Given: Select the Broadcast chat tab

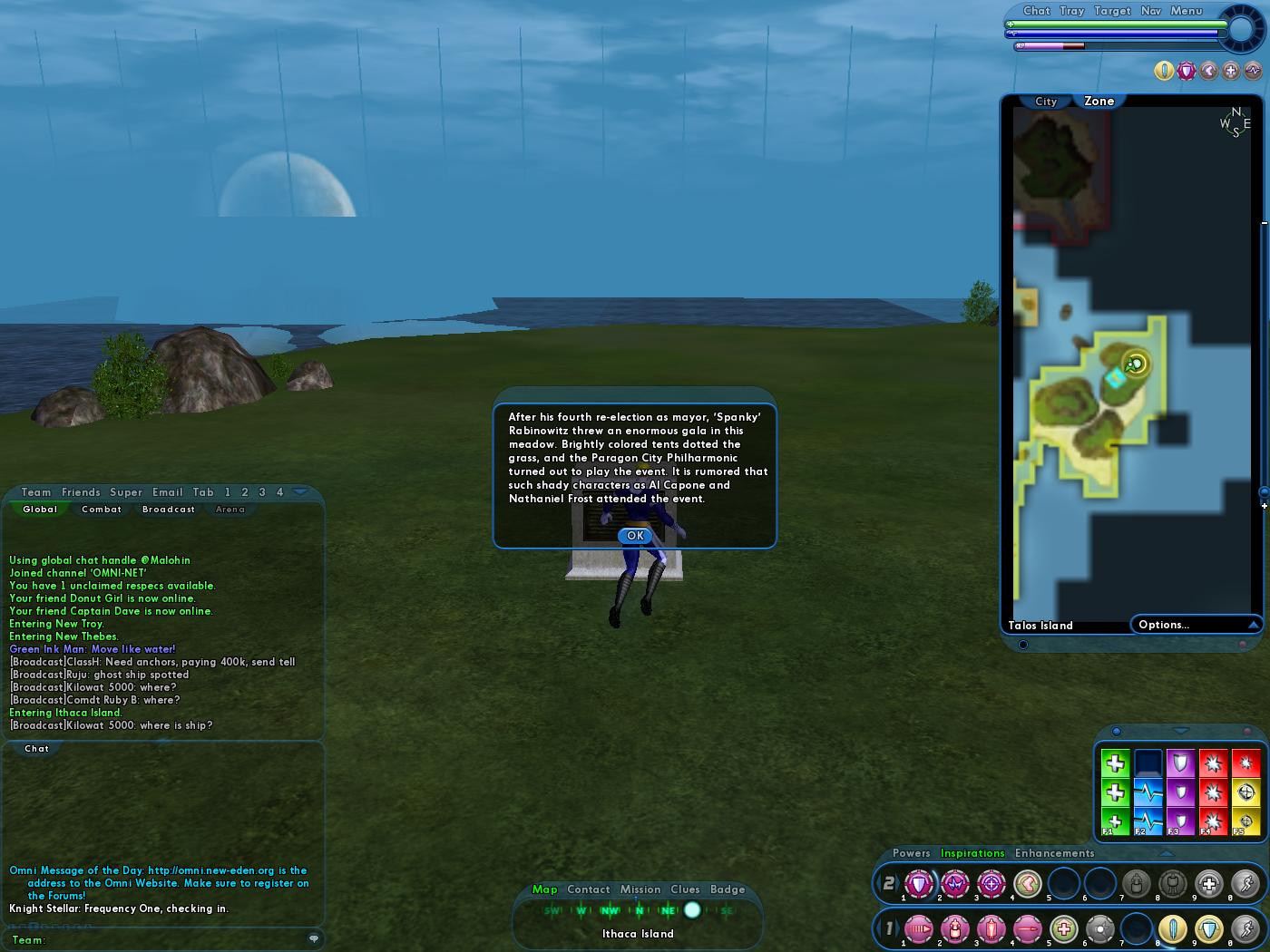Looking at the screenshot, I should coord(169,510).
